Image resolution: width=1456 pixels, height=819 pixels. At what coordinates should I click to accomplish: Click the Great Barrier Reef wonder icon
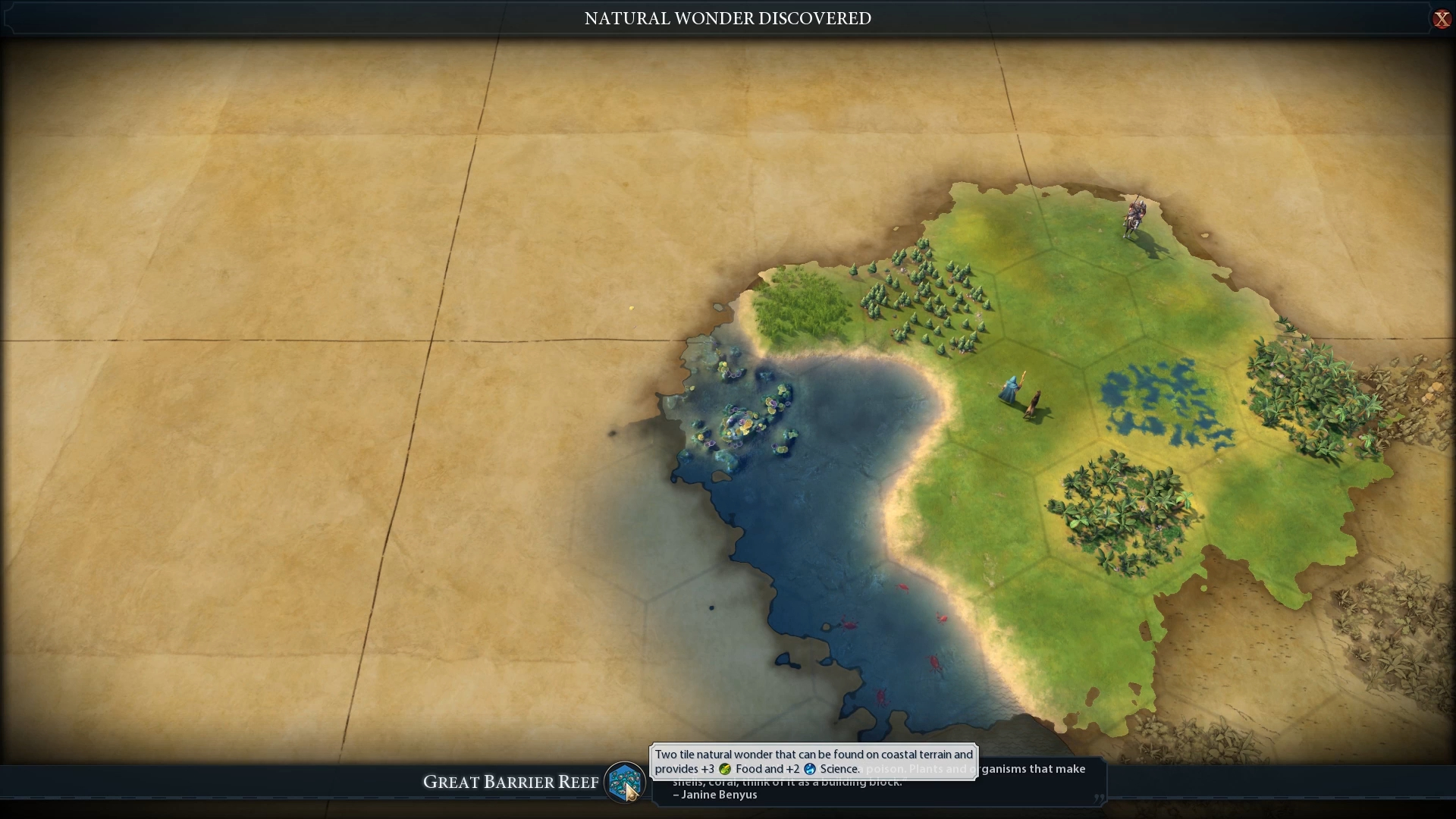pyautogui.click(x=624, y=781)
